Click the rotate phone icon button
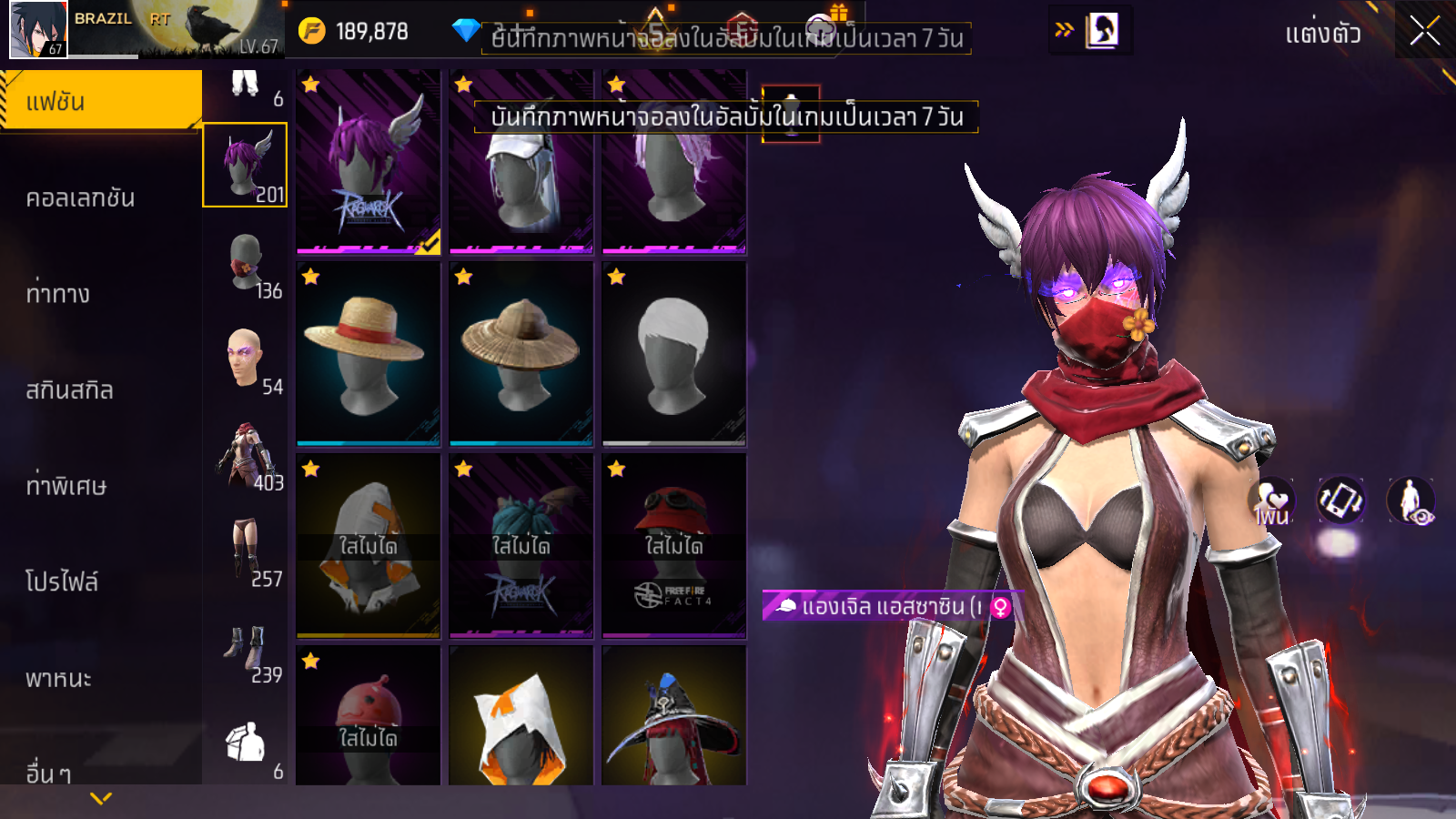 click(x=1340, y=500)
